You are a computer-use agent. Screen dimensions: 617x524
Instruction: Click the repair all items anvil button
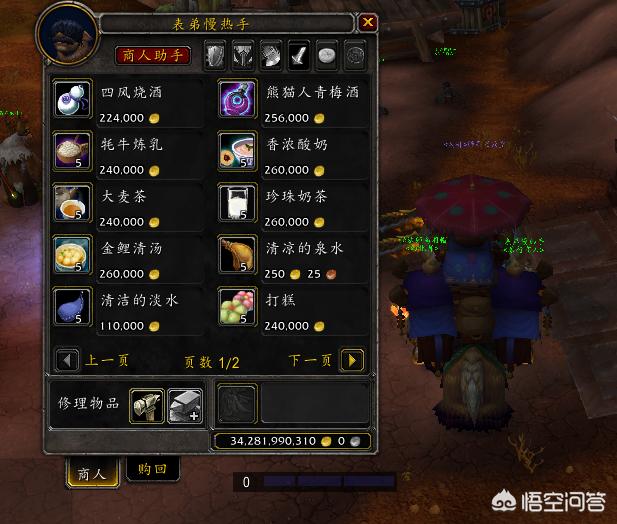[x=184, y=403]
